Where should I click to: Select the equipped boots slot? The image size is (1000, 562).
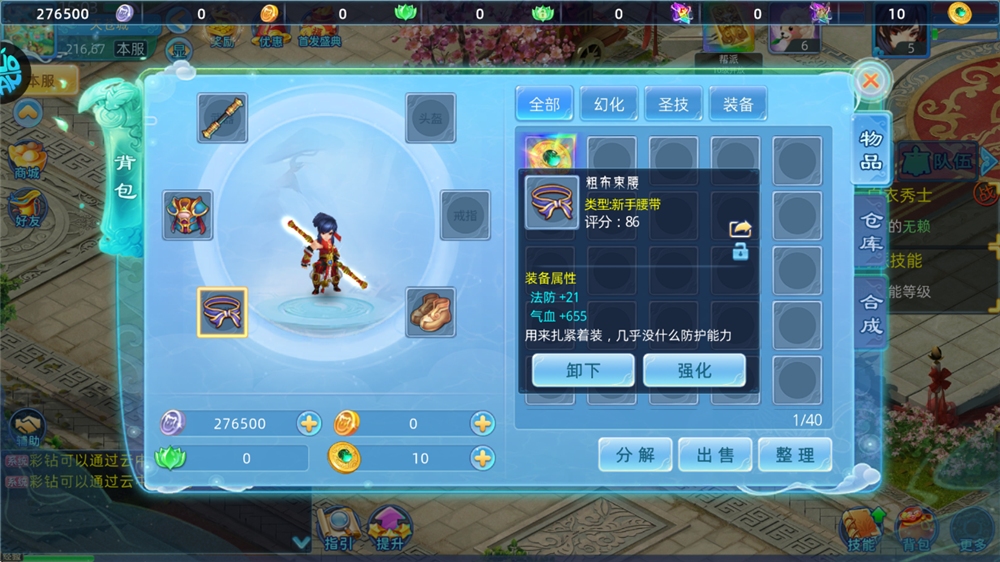[x=431, y=312]
